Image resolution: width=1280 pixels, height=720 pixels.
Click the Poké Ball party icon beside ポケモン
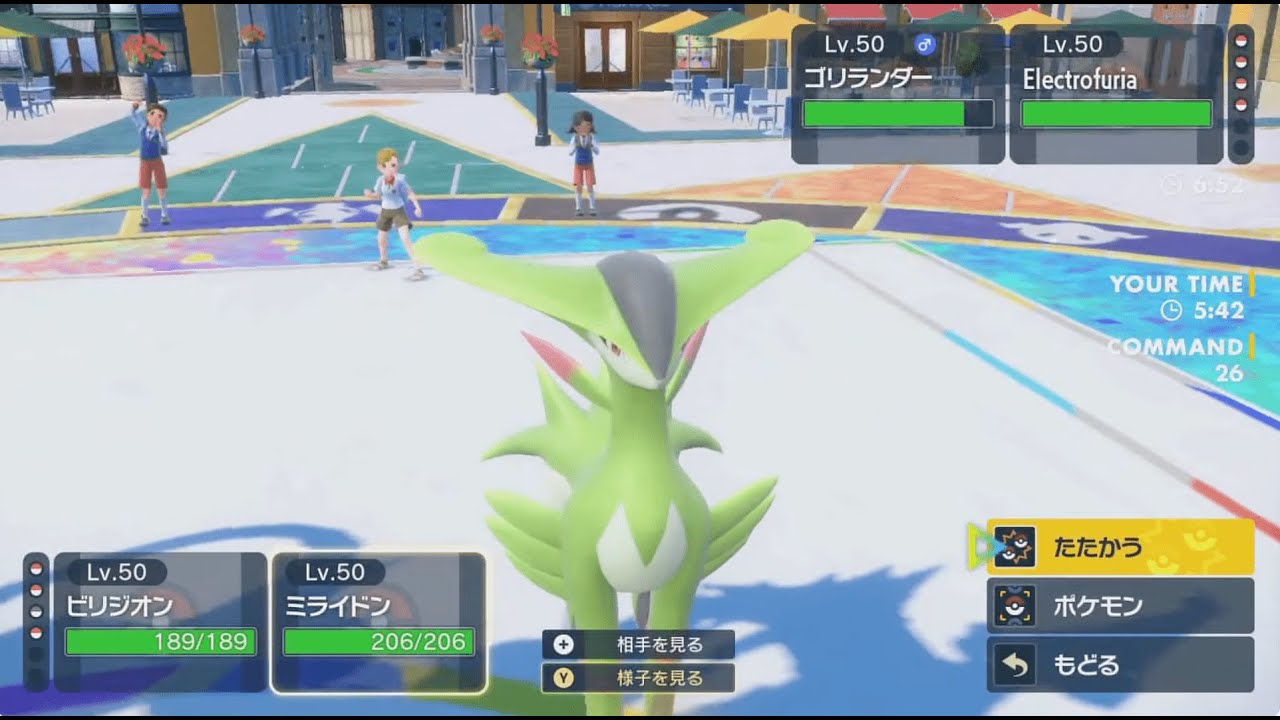1017,604
